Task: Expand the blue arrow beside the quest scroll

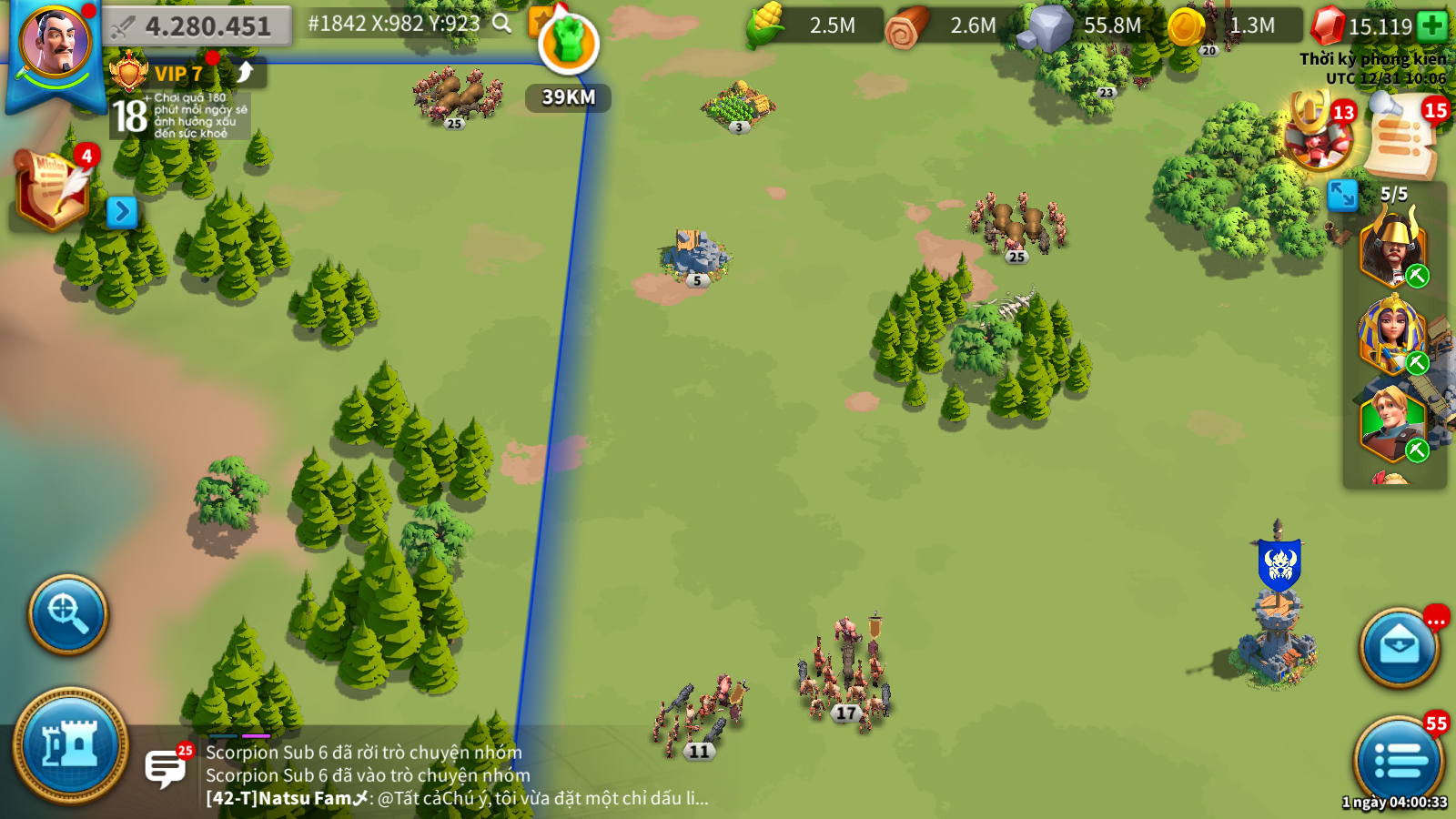Action: [121, 212]
